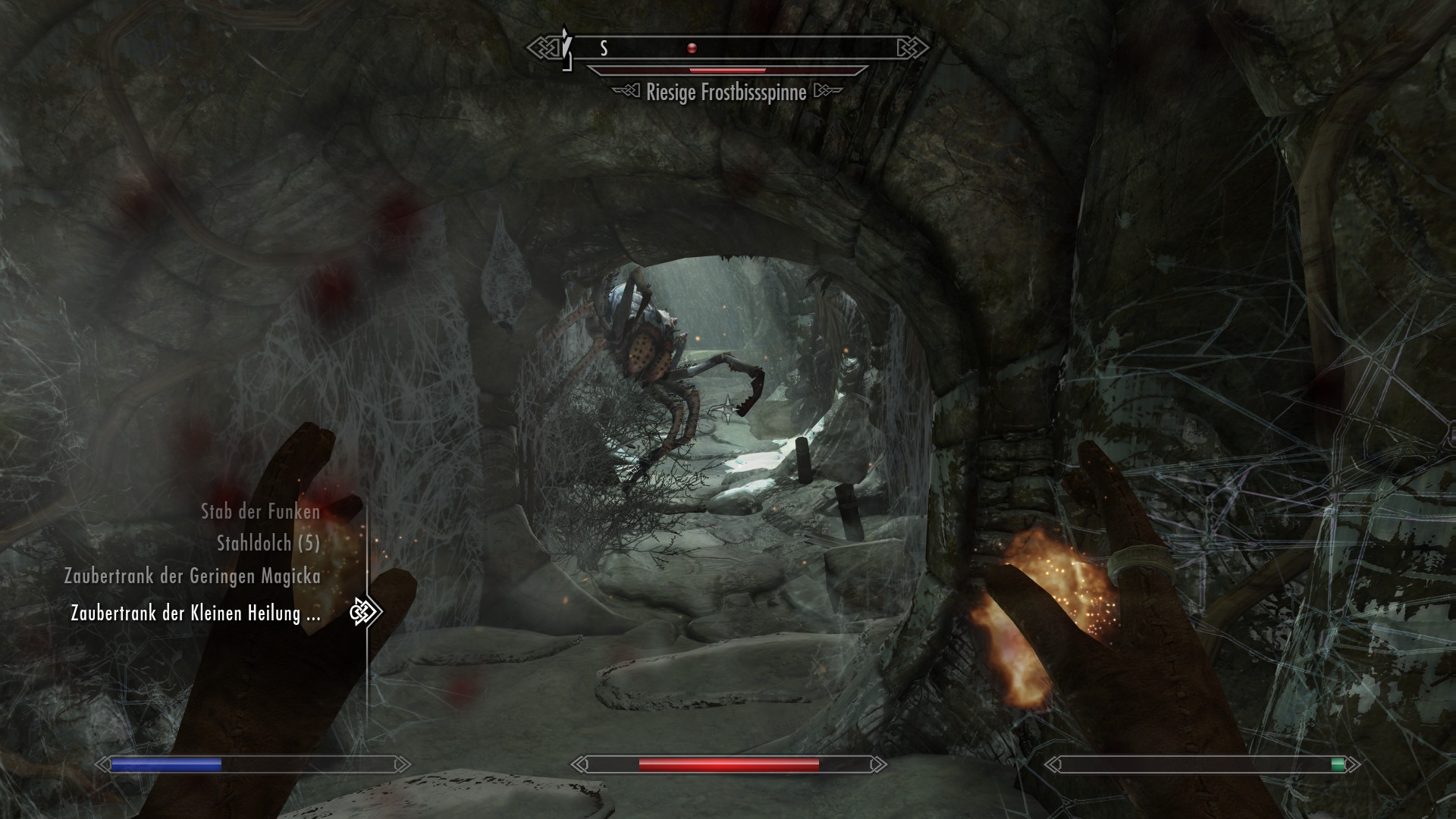1456x819 pixels.
Task: Select Stab der Funken from favorites
Action: click(260, 512)
